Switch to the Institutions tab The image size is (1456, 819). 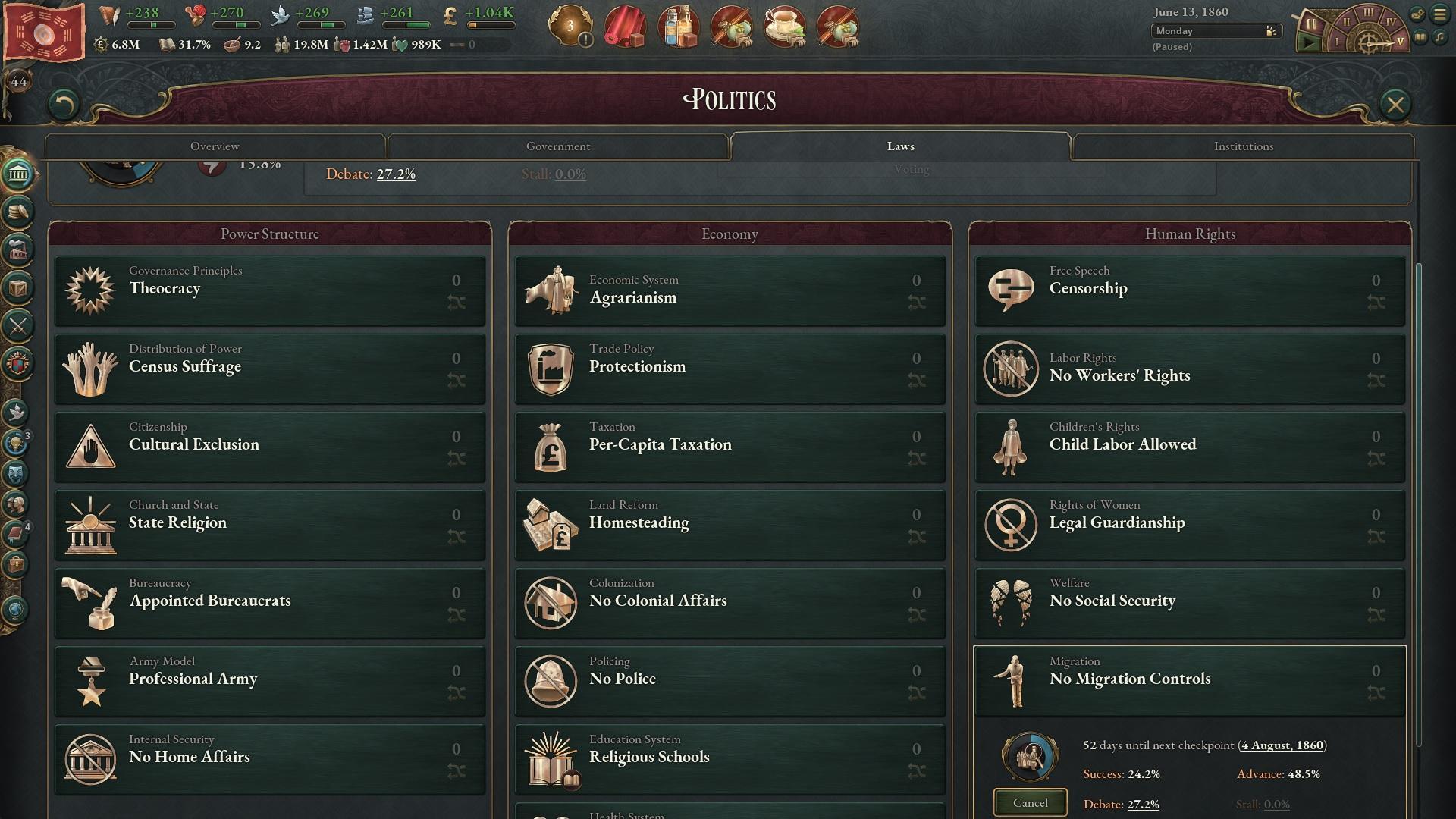(x=1243, y=146)
